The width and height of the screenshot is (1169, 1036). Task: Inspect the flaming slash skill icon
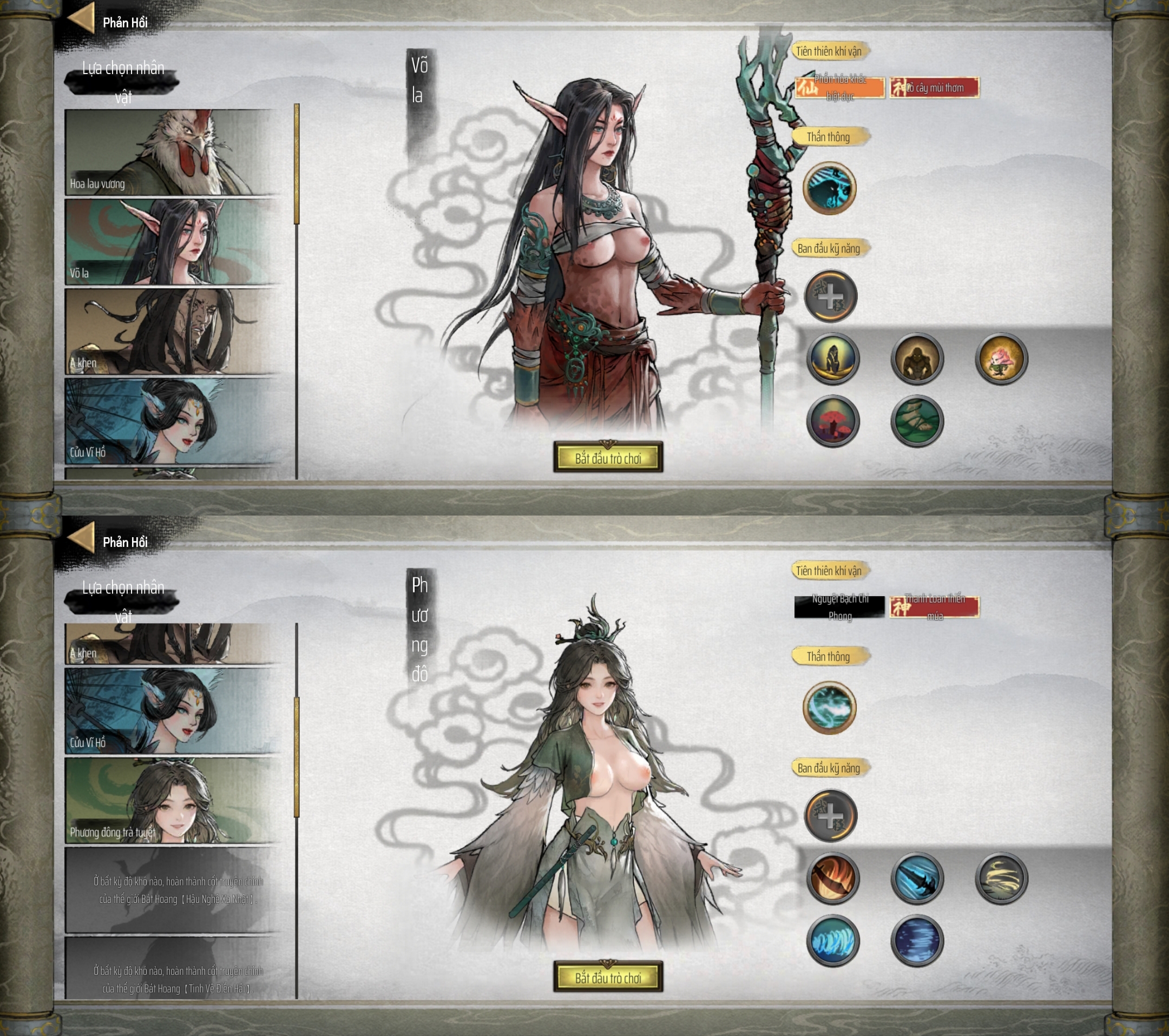tap(833, 878)
